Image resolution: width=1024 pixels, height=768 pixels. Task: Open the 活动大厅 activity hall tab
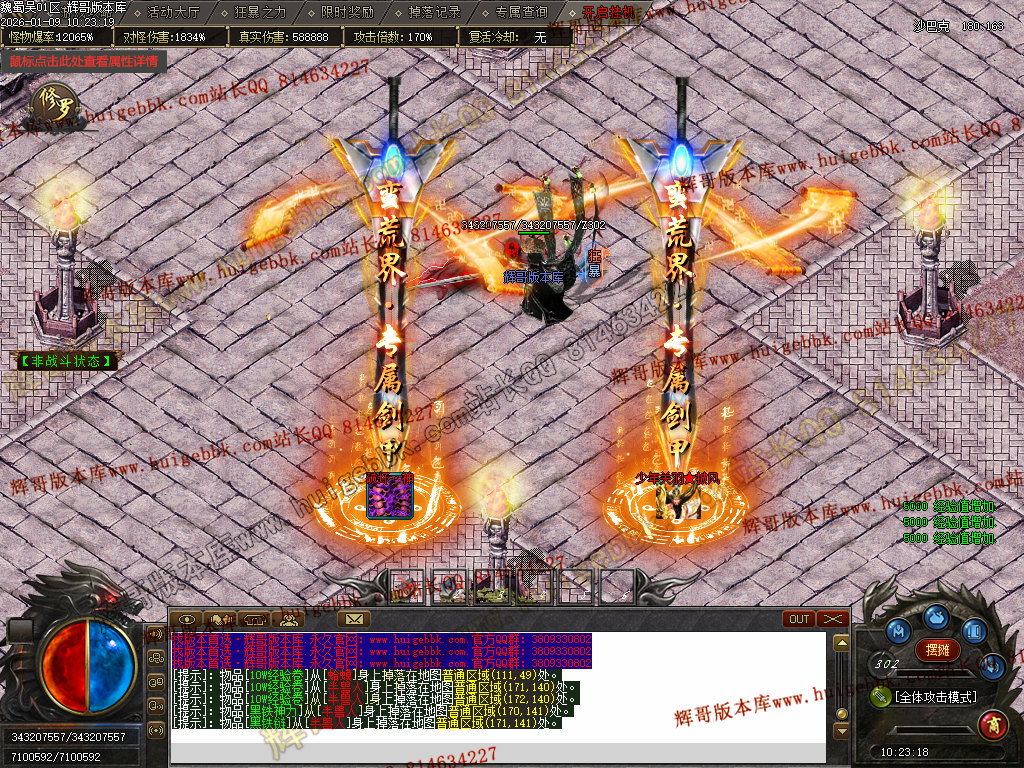tap(173, 13)
